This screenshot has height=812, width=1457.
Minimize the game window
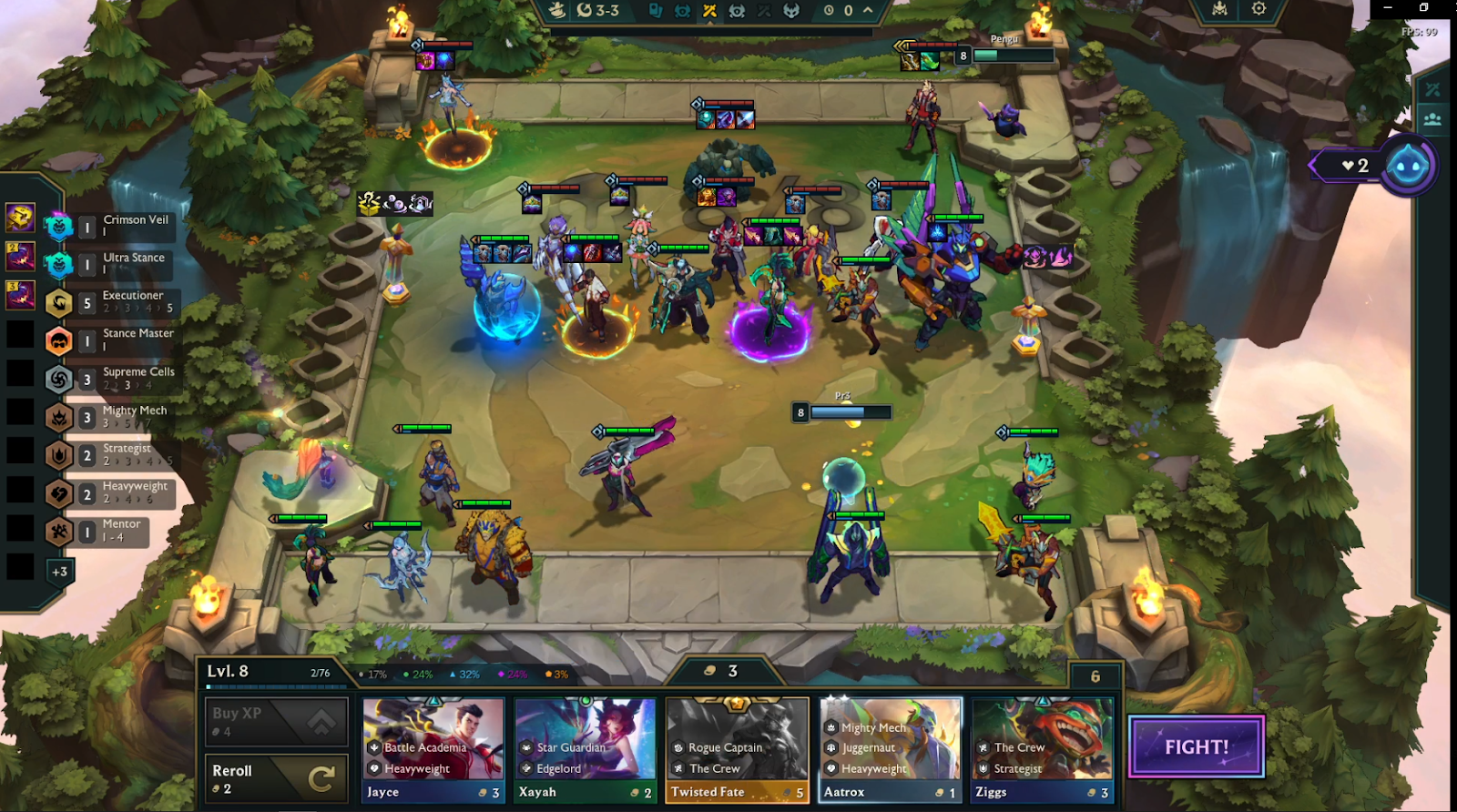(1388, 8)
